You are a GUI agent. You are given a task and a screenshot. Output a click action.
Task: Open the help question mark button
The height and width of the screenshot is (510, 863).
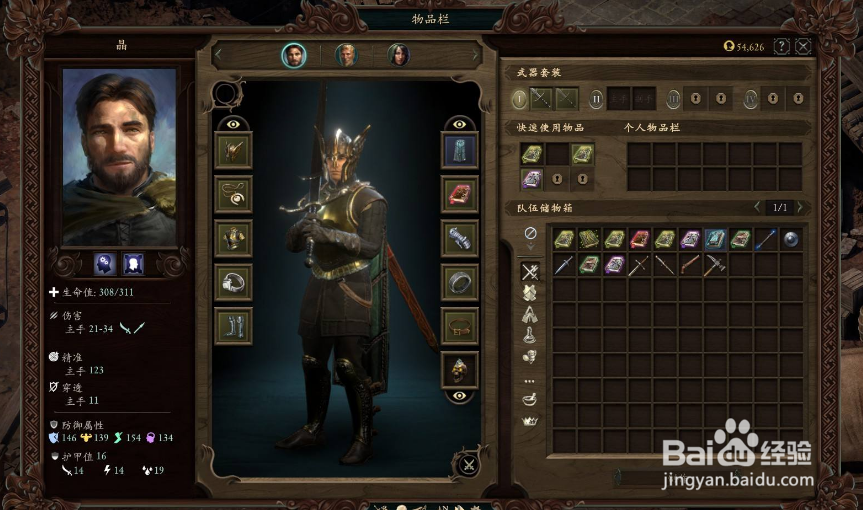click(781, 46)
